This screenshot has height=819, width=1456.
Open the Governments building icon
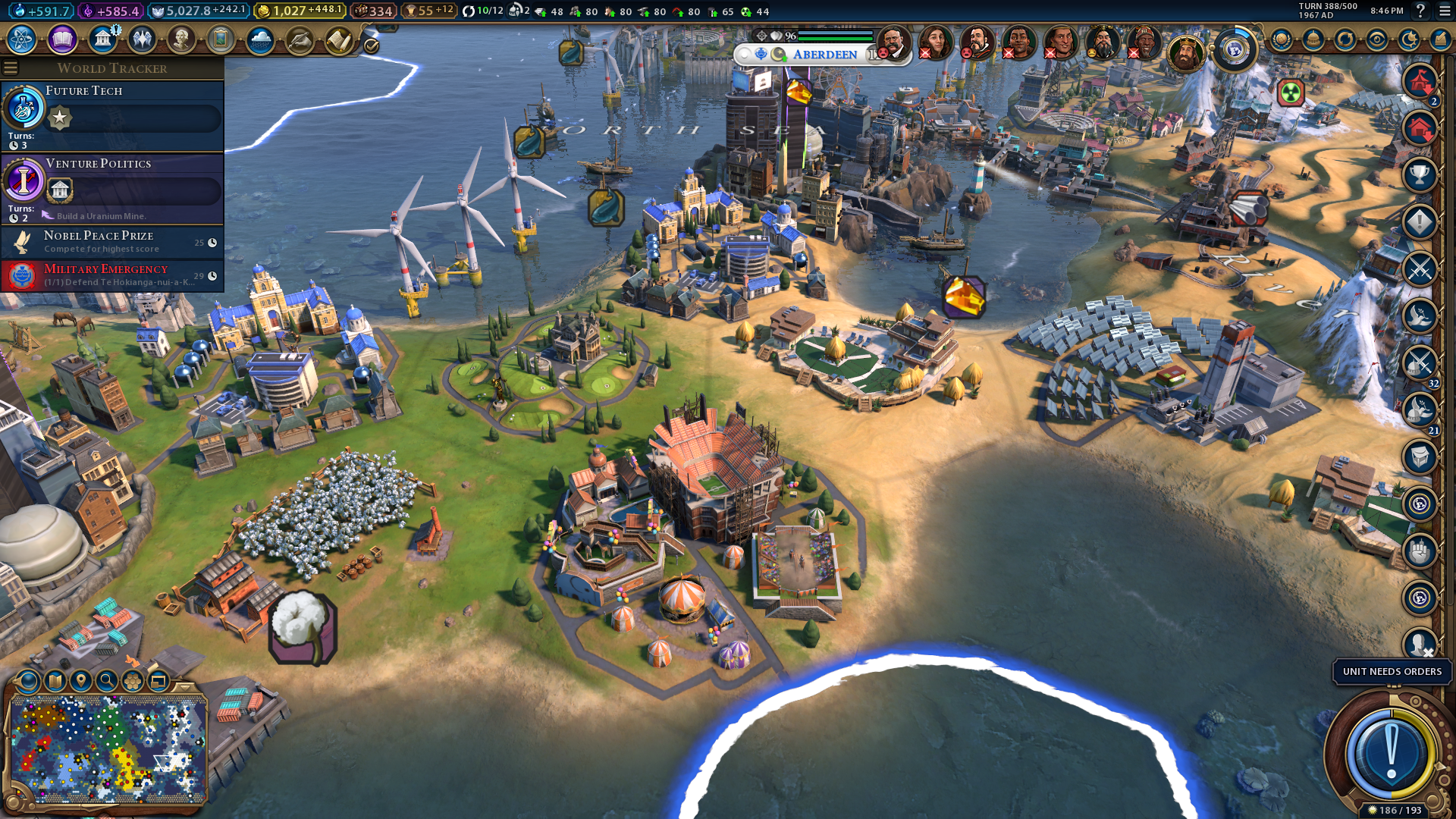pyautogui.click(x=102, y=39)
